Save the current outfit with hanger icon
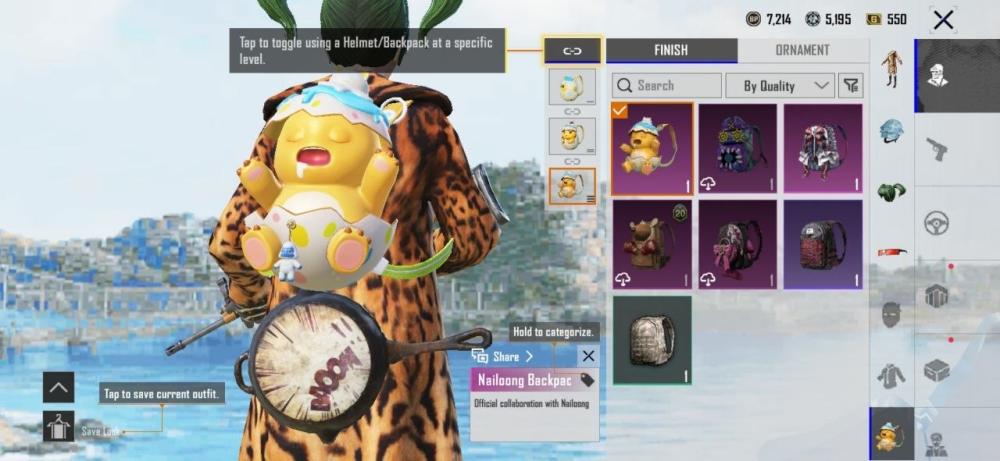 tap(59, 427)
